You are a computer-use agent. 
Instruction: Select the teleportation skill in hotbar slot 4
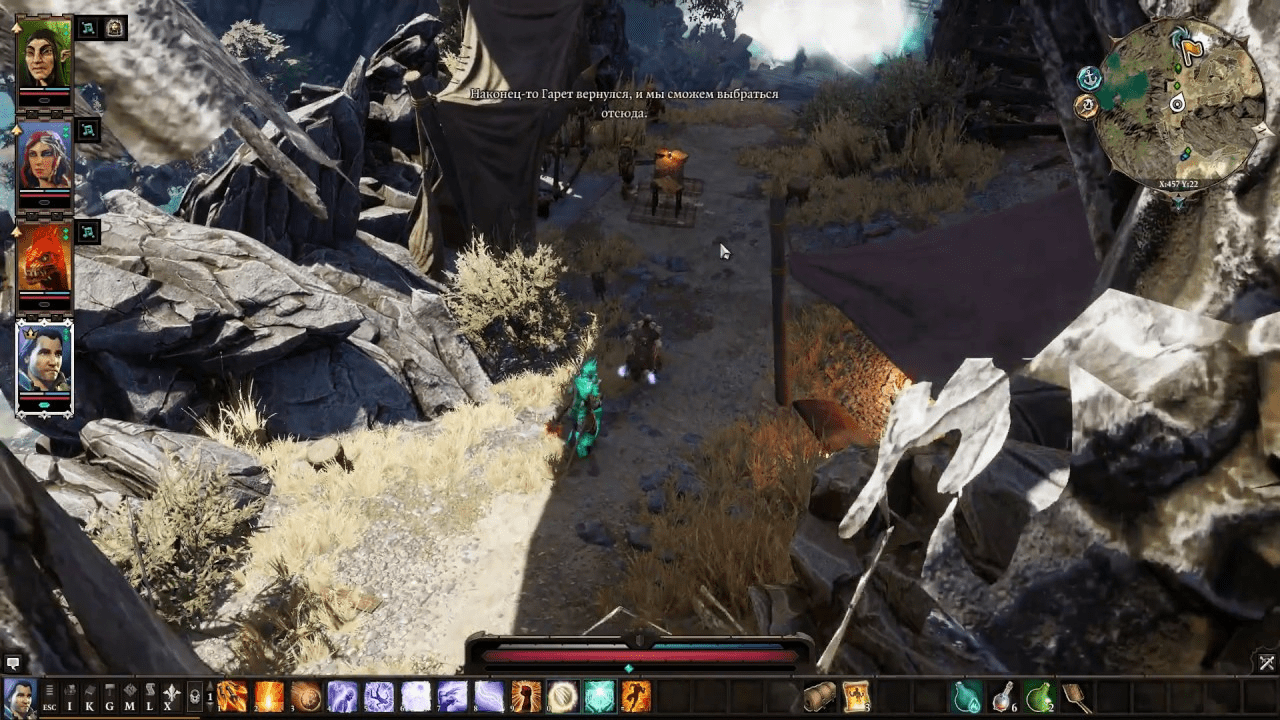point(340,697)
